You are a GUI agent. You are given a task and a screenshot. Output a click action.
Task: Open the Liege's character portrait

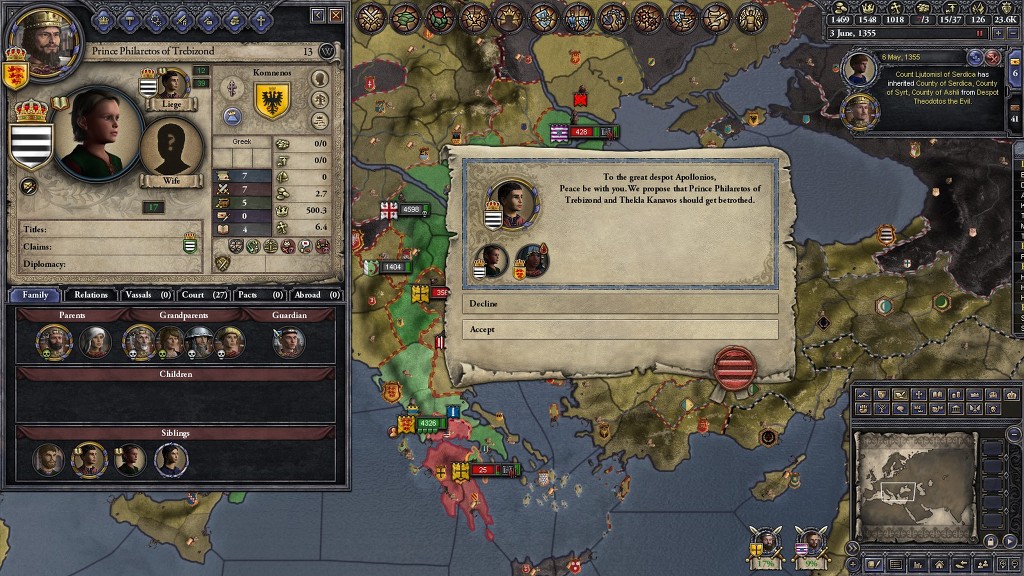coord(173,84)
